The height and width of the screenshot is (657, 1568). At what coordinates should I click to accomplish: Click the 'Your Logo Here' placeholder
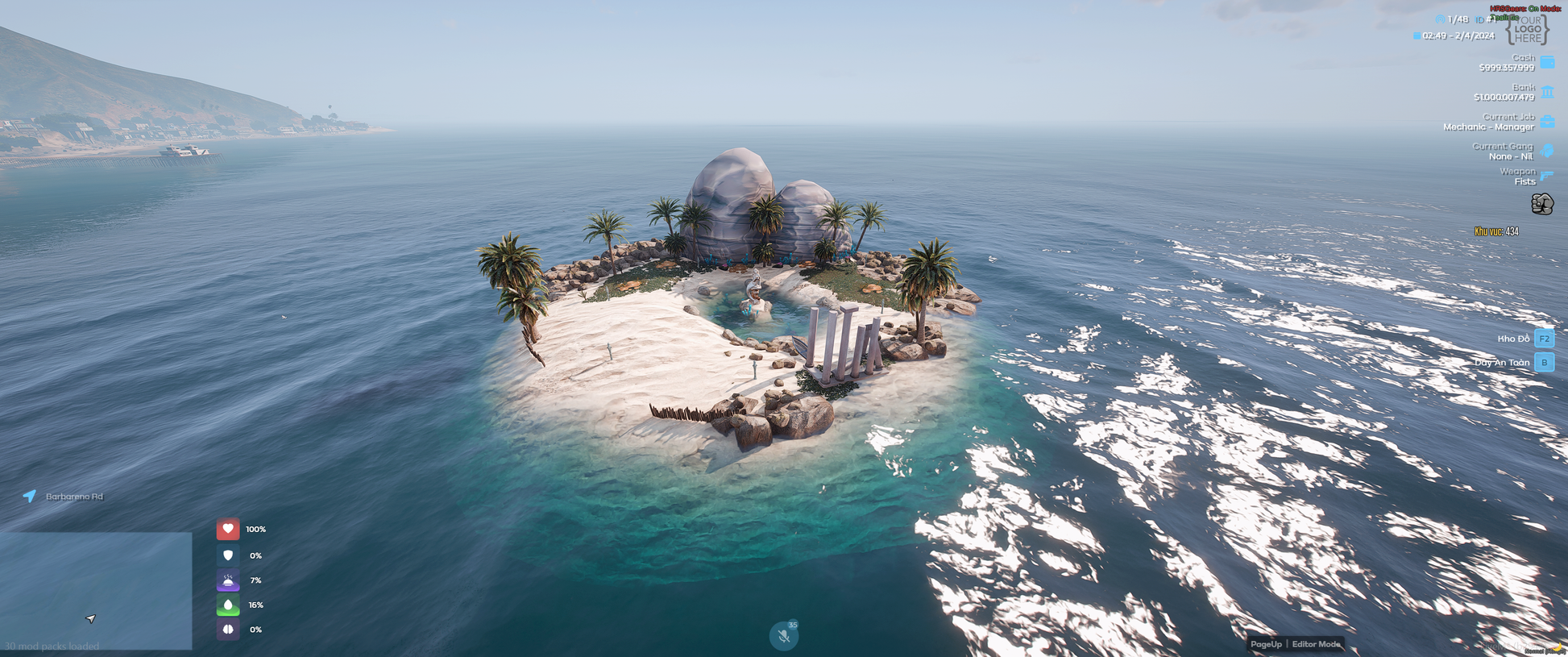point(1527,30)
